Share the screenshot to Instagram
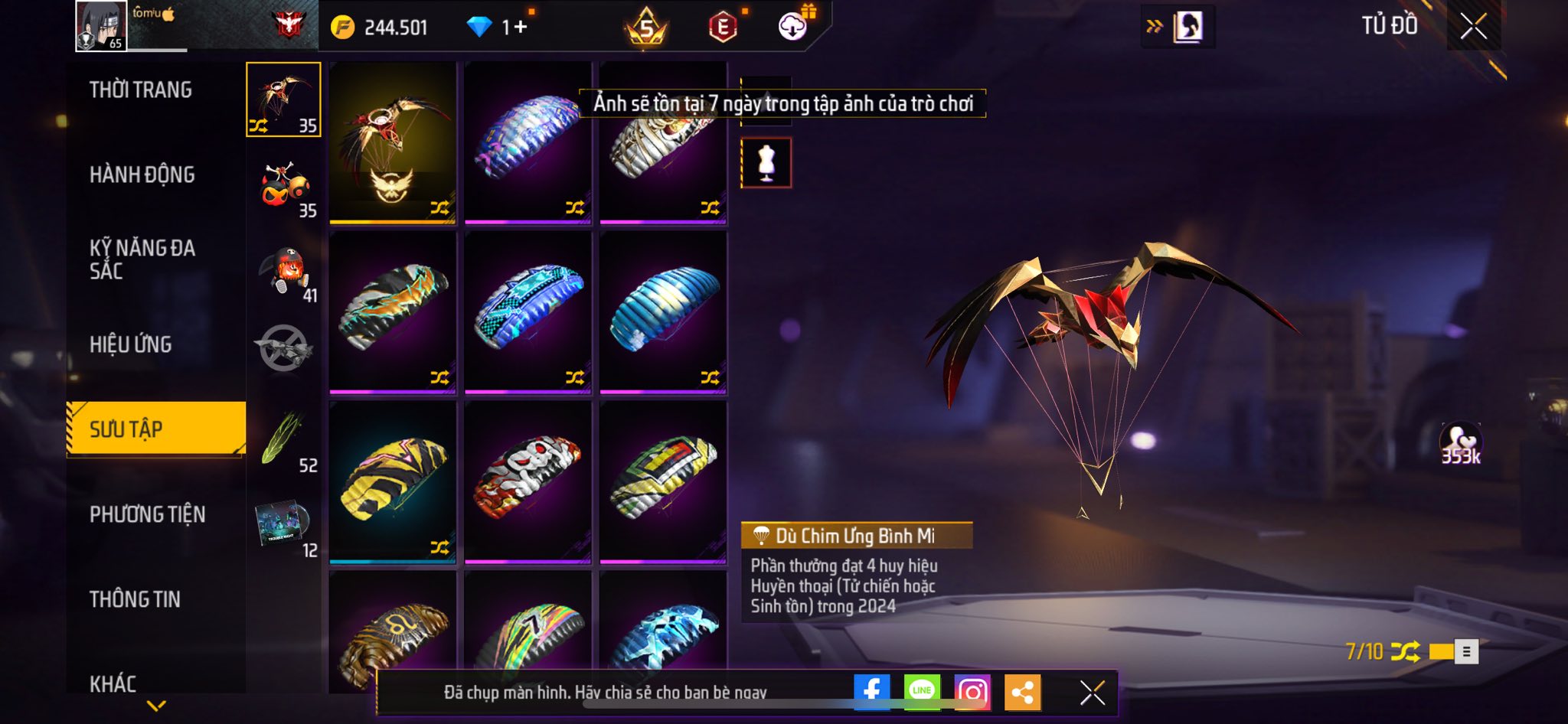This screenshot has height=724, width=1568. pyautogui.click(x=972, y=692)
